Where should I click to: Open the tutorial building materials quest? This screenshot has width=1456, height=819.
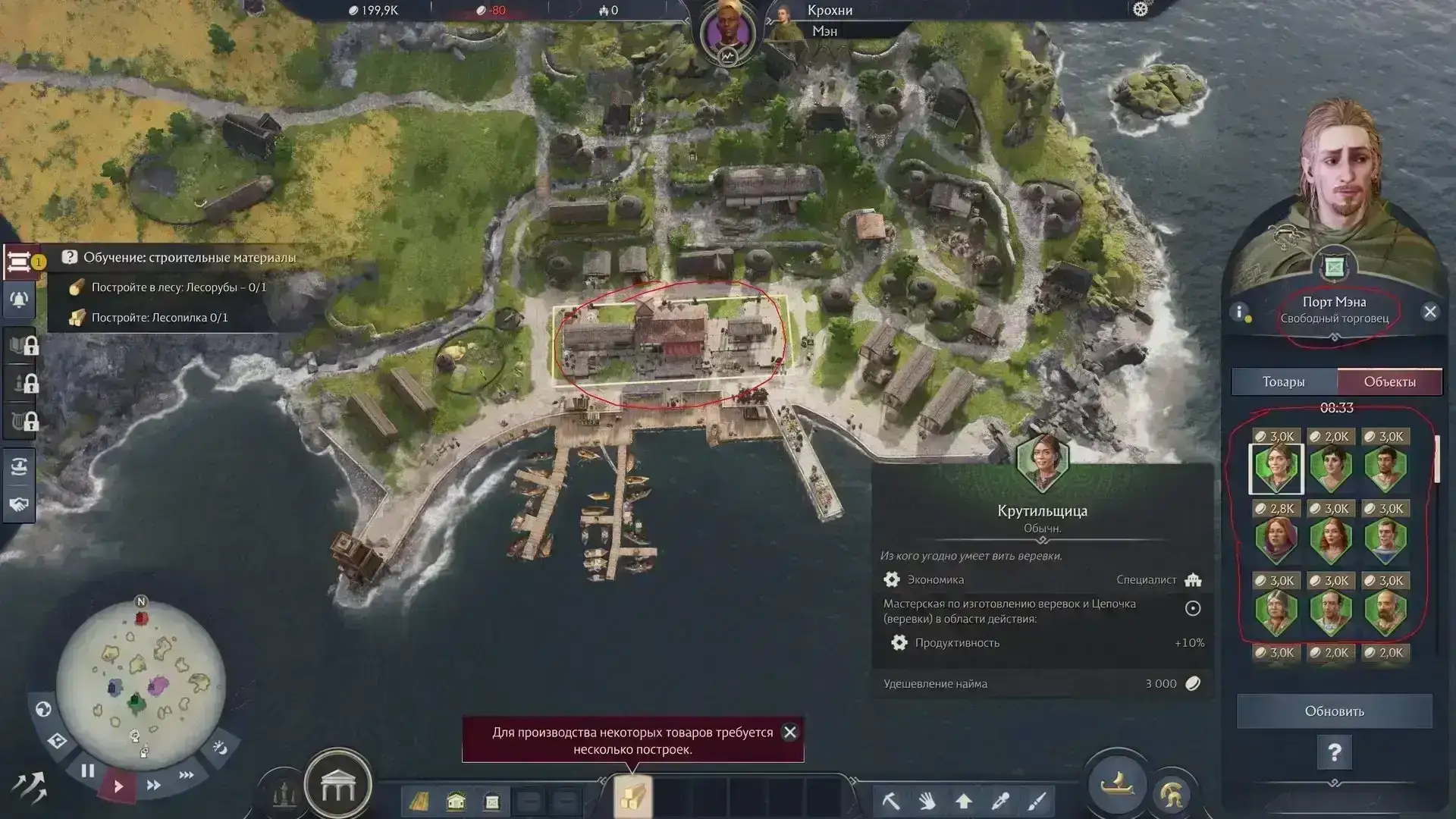(x=190, y=258)
